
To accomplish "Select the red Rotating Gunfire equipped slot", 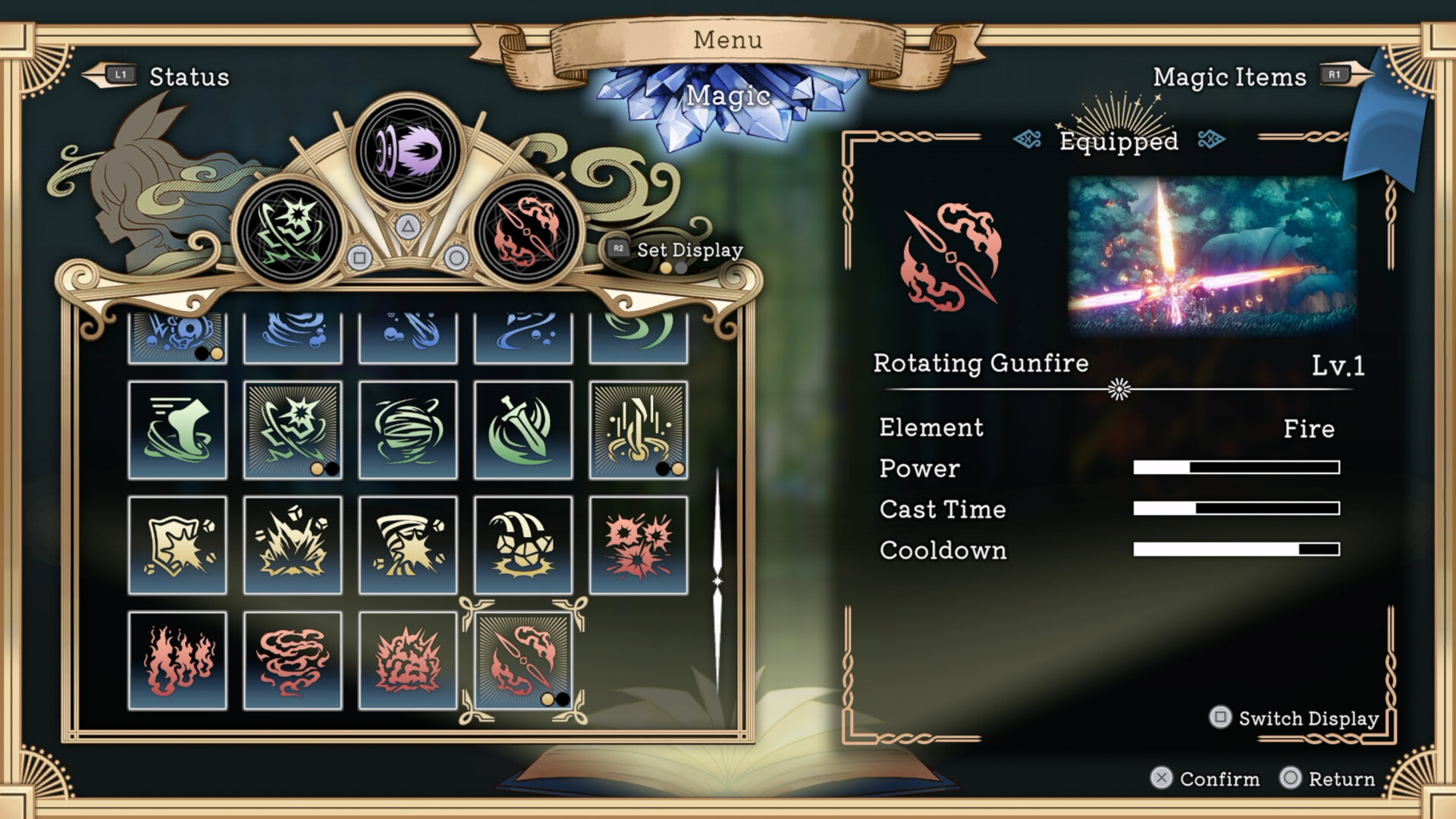I will (526, 232).
